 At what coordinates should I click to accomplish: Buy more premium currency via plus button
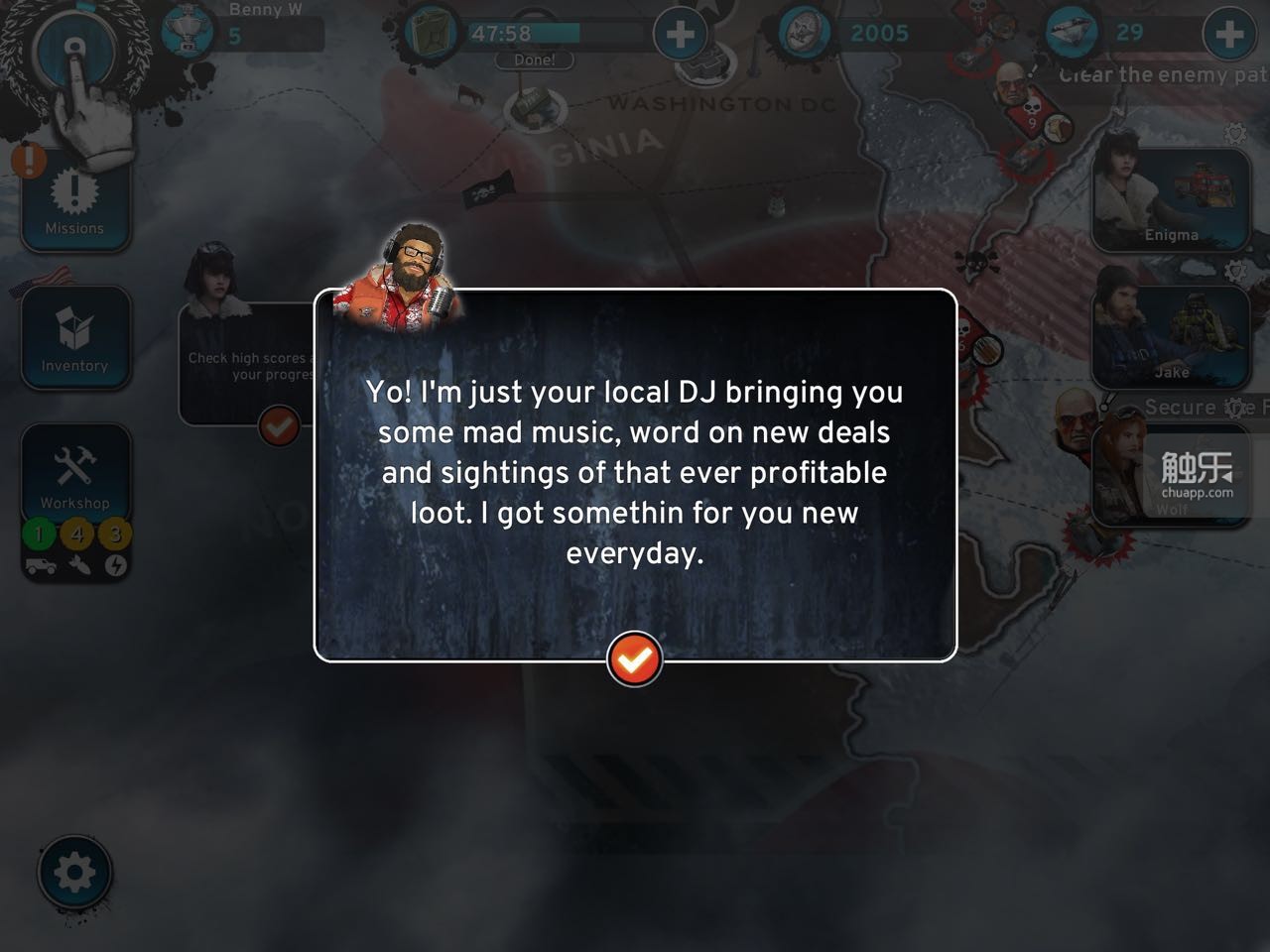click(x=1228, y=35)
